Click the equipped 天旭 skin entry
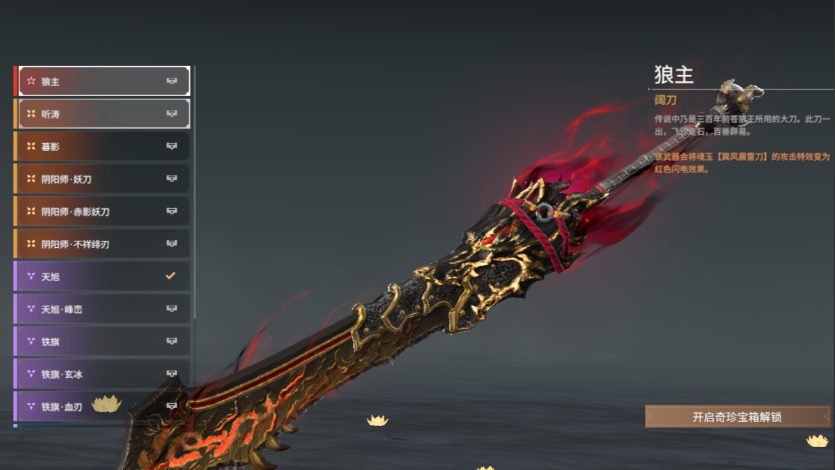Screen dimensions: 835x470 102,276
